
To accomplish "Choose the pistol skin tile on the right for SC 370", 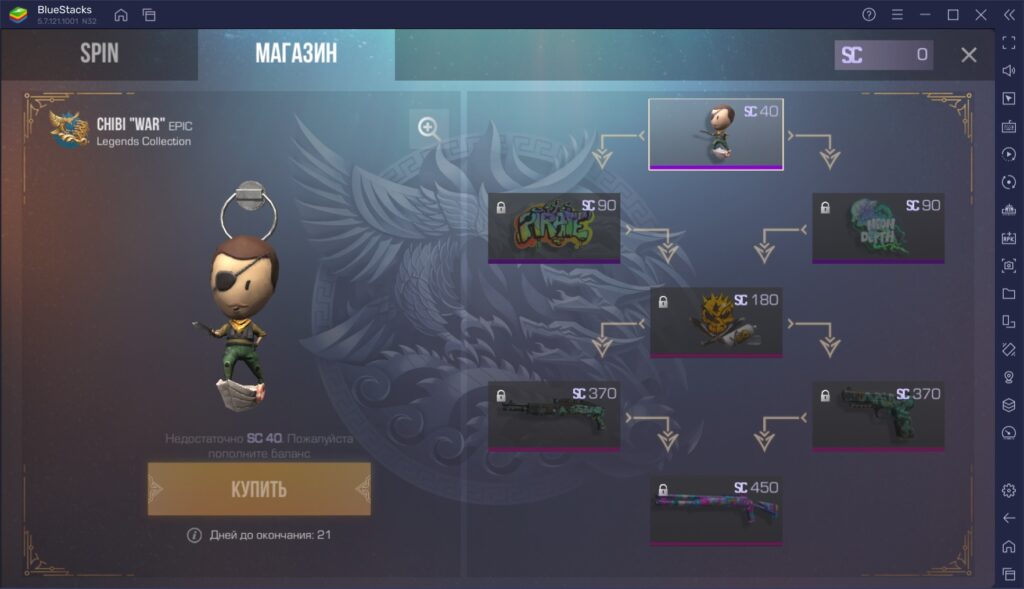I will (x=878, y=416).
